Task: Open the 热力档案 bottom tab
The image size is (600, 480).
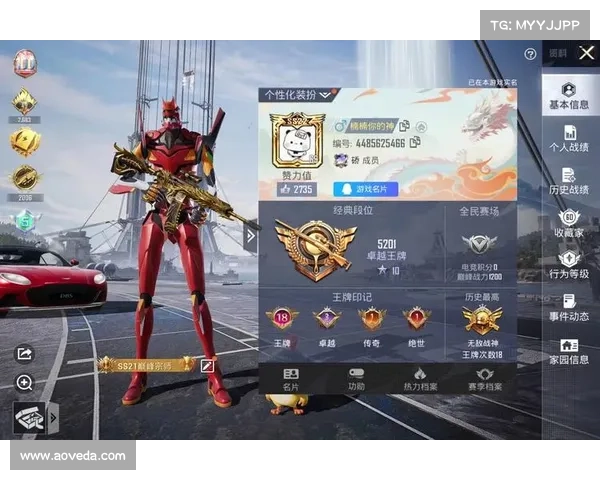Action: point(420,378)
